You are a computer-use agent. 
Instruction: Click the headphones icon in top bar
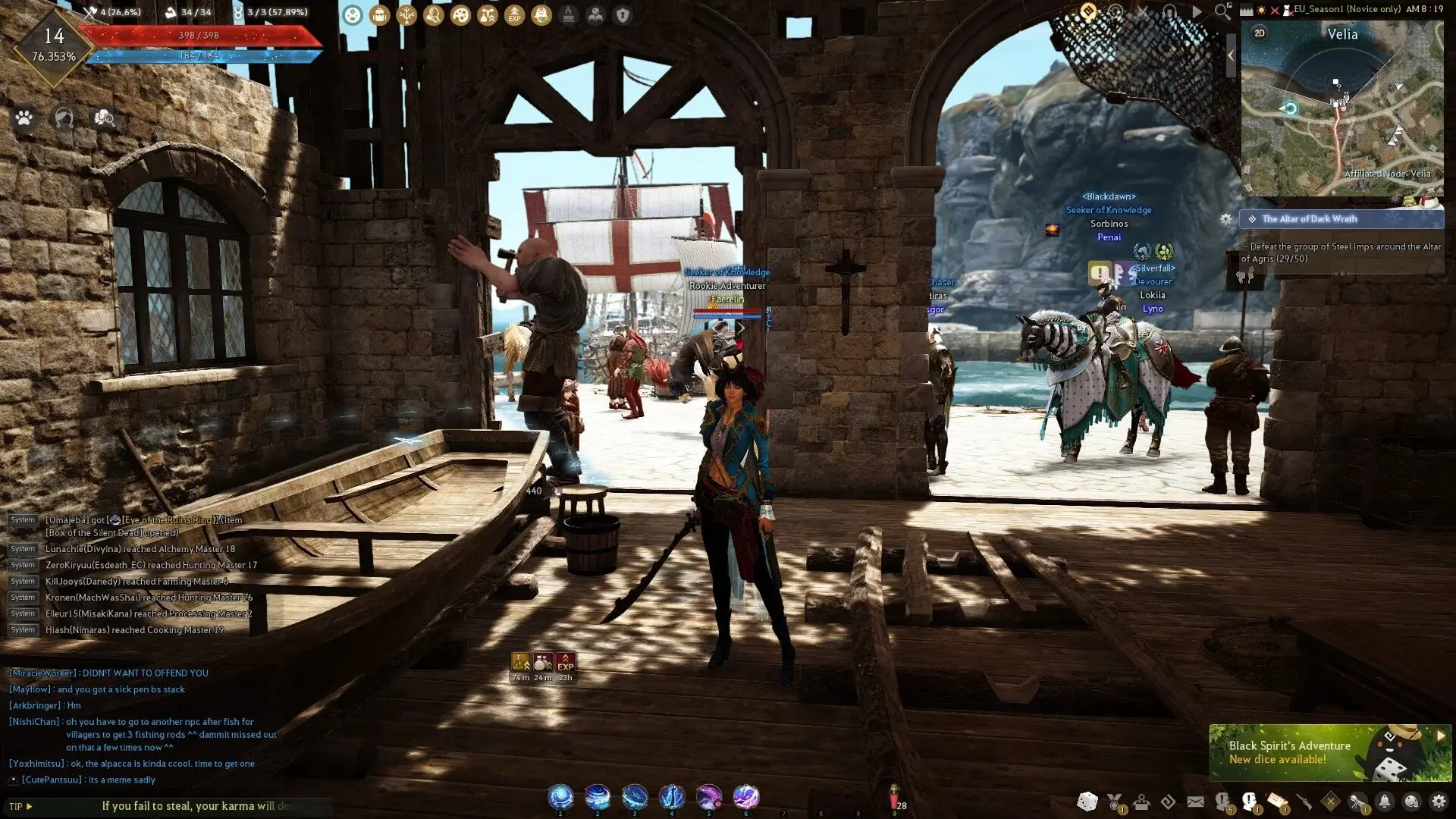point(1169,11)
